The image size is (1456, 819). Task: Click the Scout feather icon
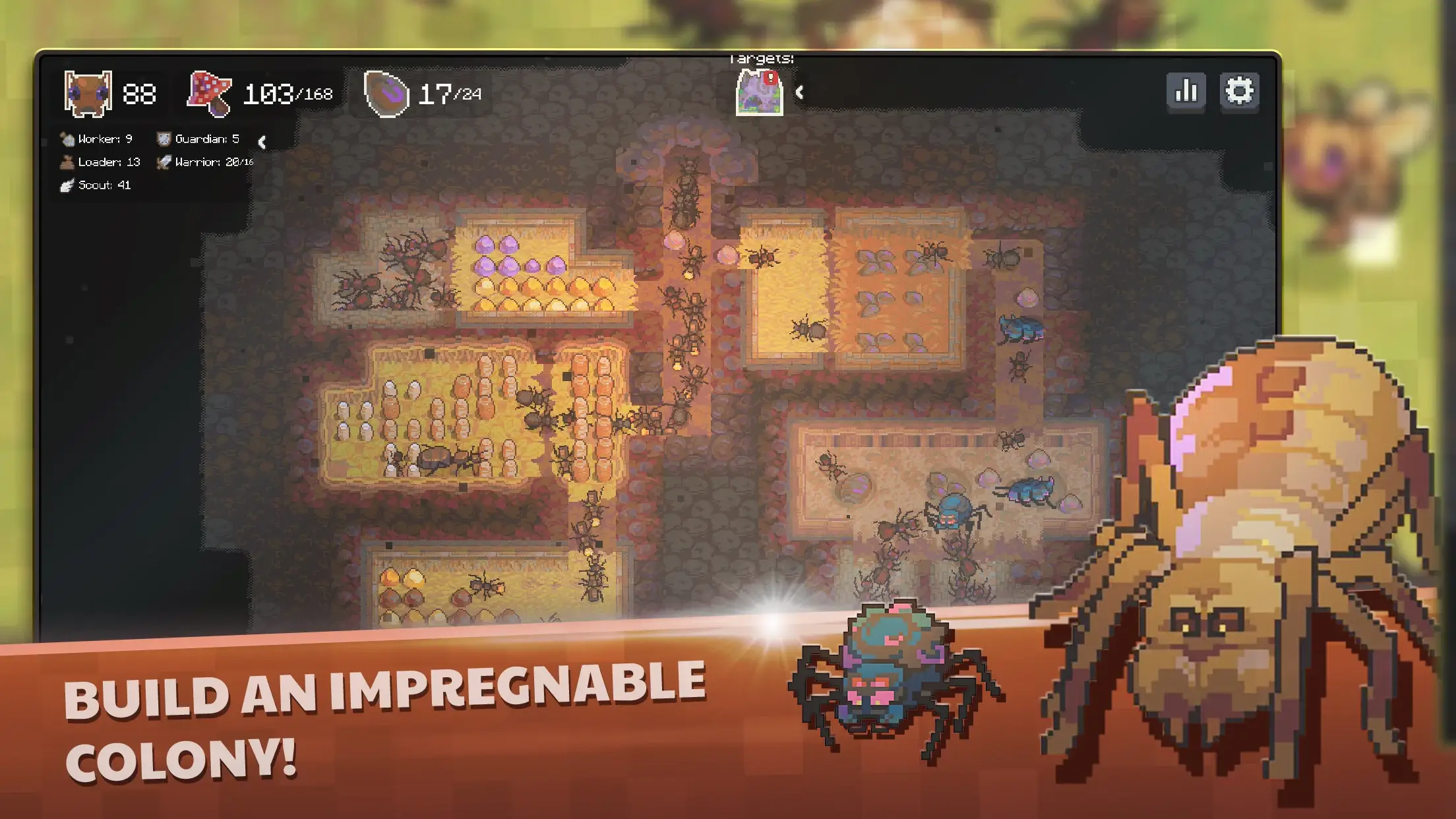tap(67, 187)
